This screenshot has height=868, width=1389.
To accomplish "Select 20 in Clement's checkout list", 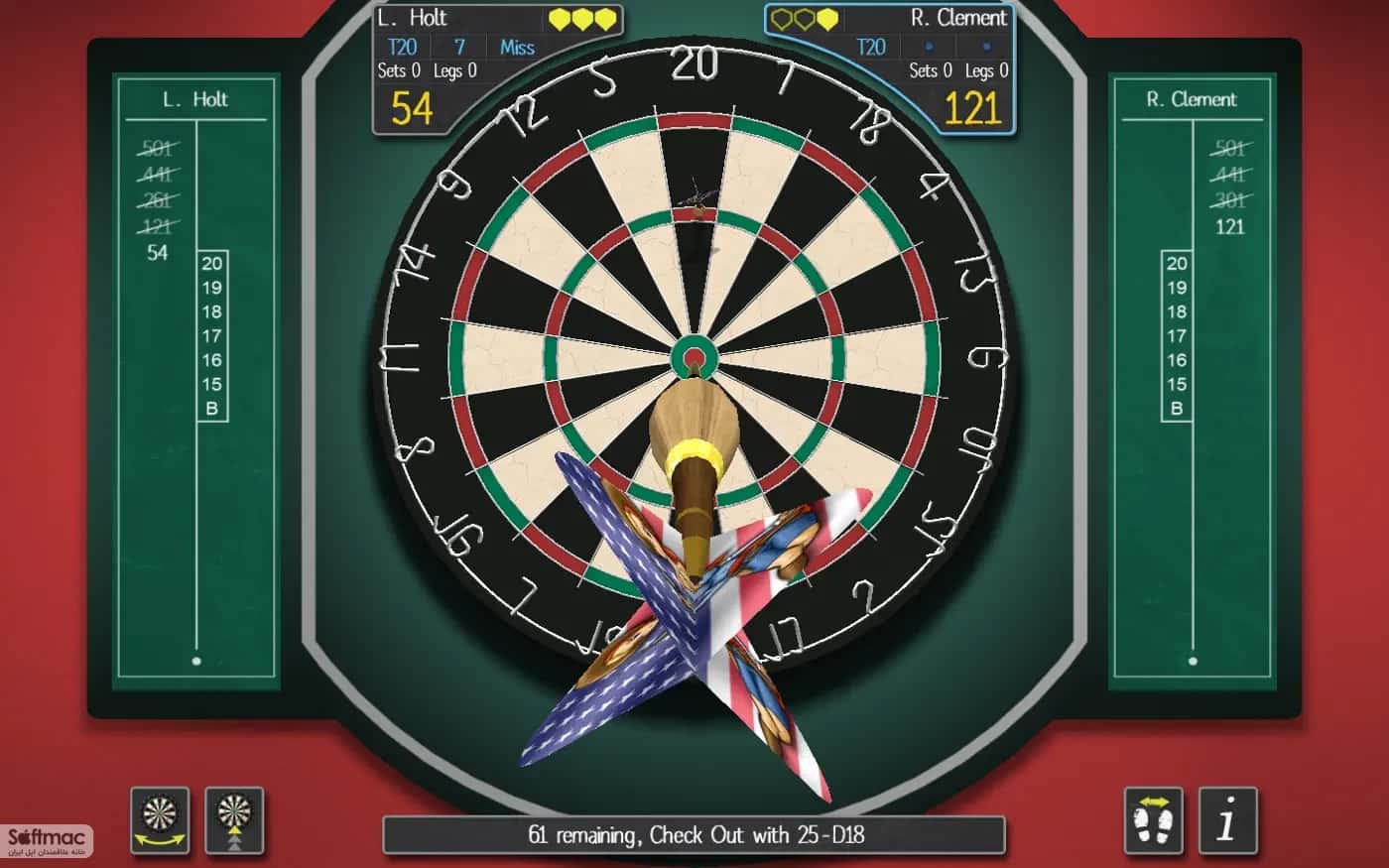I will tap(1176, 265).
